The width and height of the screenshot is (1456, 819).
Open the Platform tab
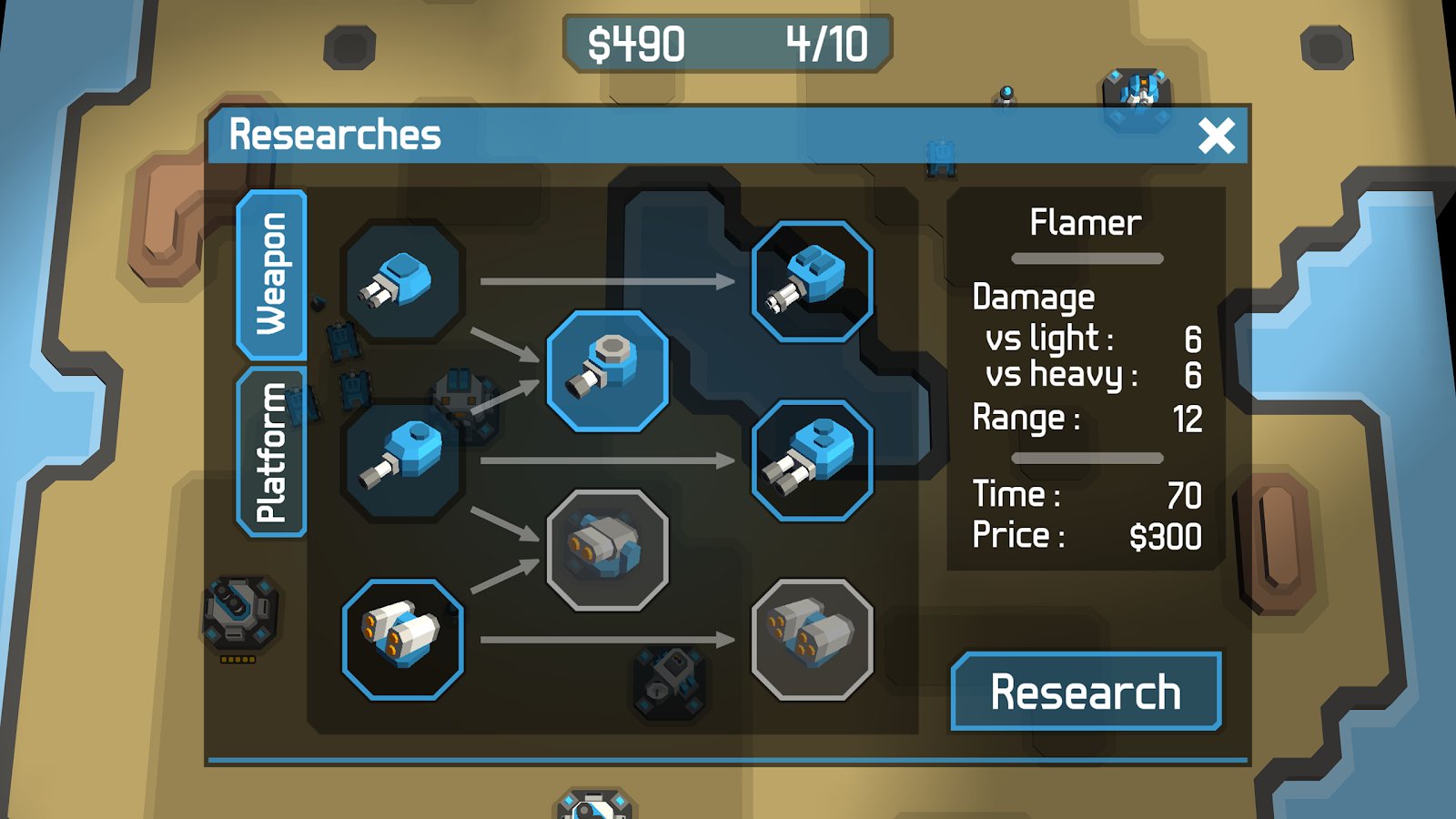271,453
